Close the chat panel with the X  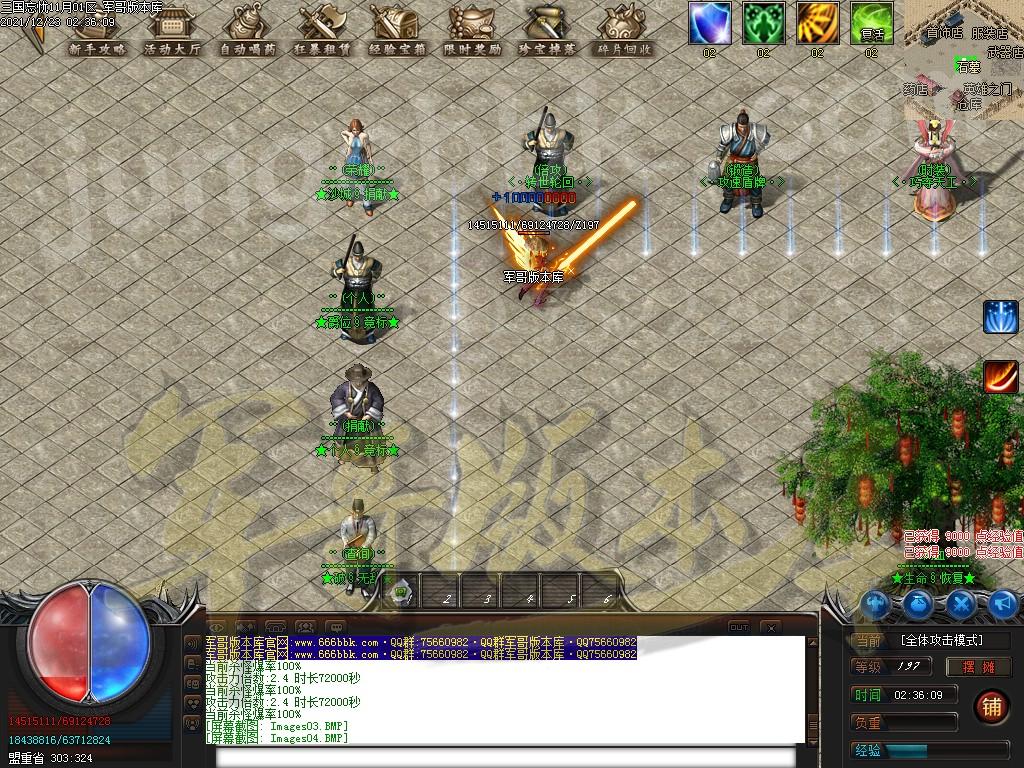[x=771, y=627]
